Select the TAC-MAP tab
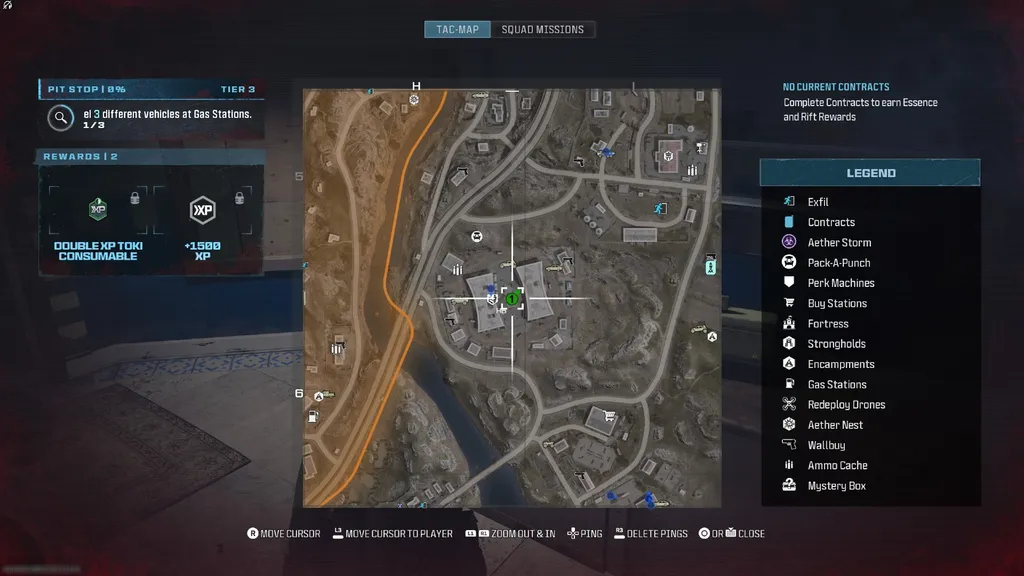 click(457, 29)
